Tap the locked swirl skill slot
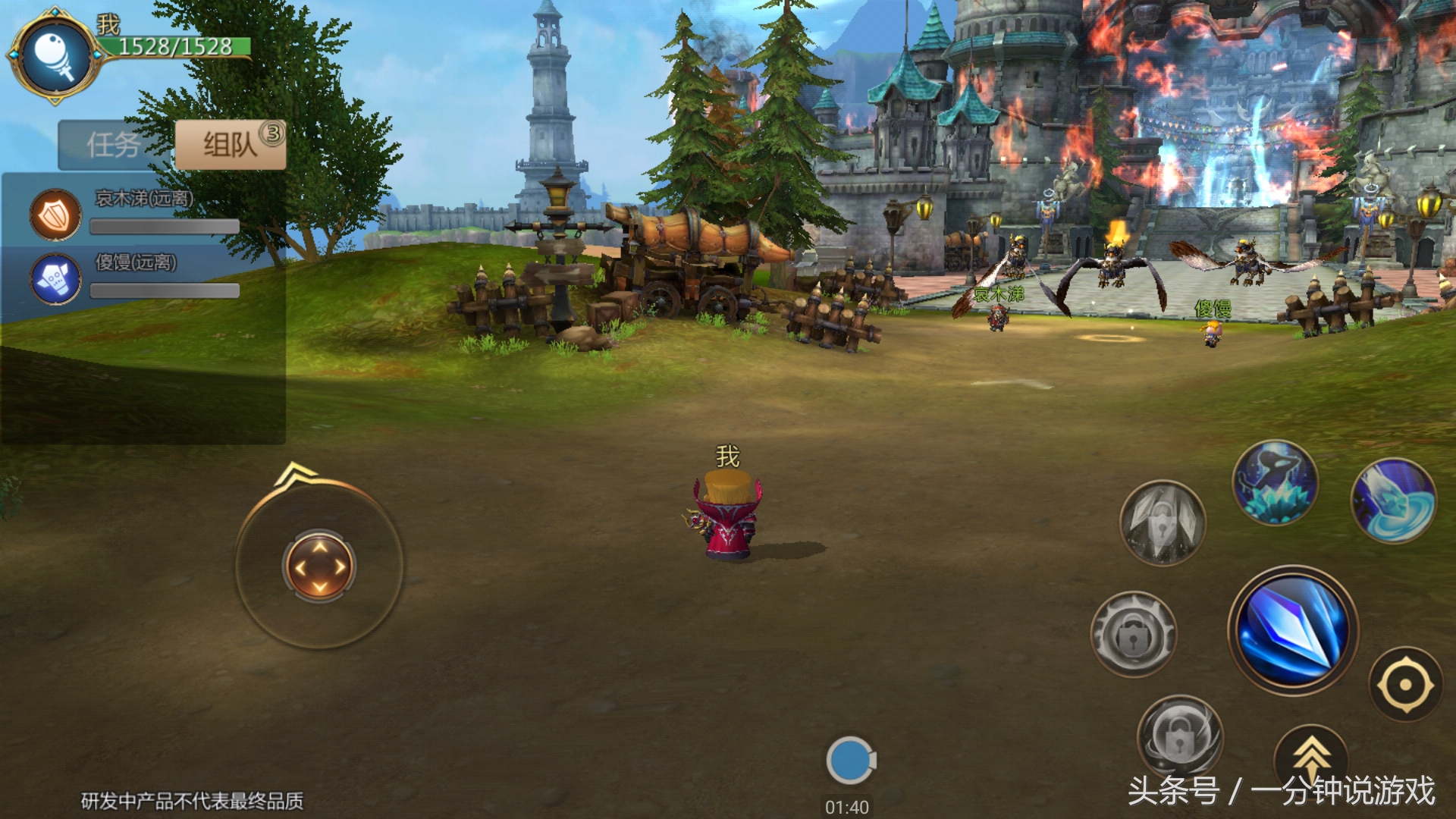The height and width of the screenshot is (819, 1456). [x=1179, y=734]
